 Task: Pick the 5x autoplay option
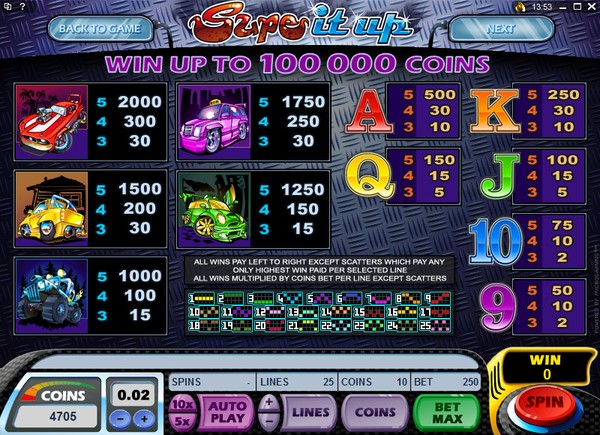point(182,418)
